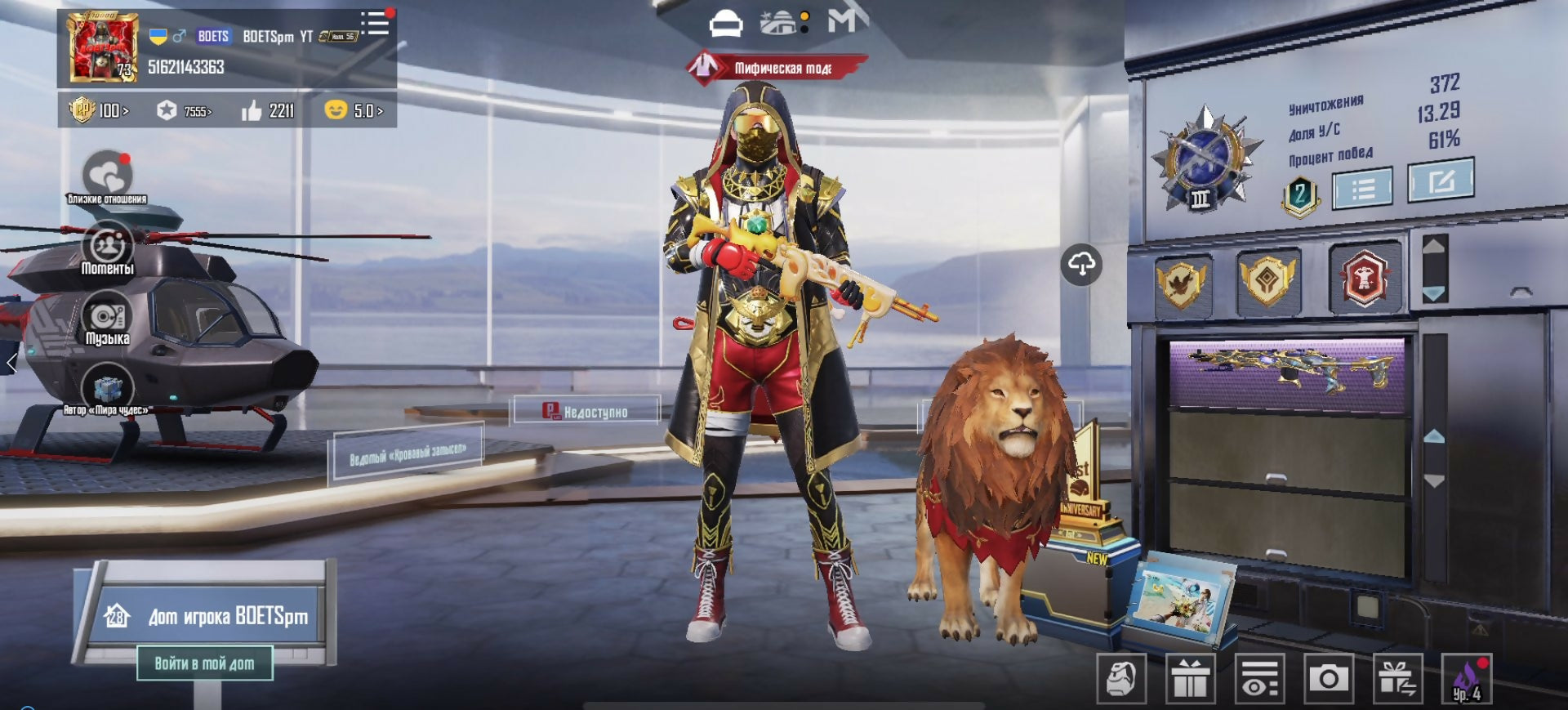Select the gold weapon skin showcase slot
Image resolution: width=1568 pixels, height=710 pixels.
point(1287,371)
